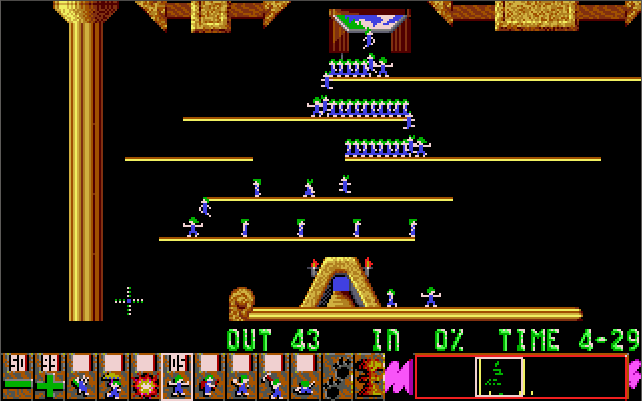Select the Climber skill
The image size is (642, 401).
tap(81, 376)
